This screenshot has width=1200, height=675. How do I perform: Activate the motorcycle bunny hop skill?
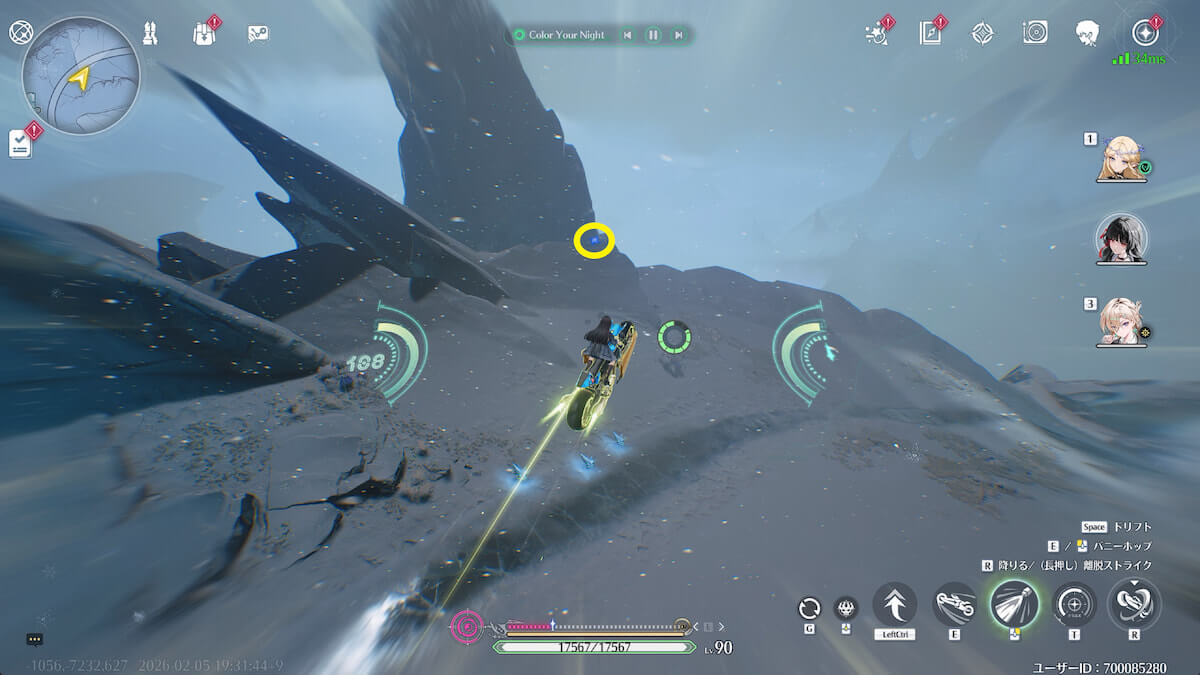[x=955, y=604]
